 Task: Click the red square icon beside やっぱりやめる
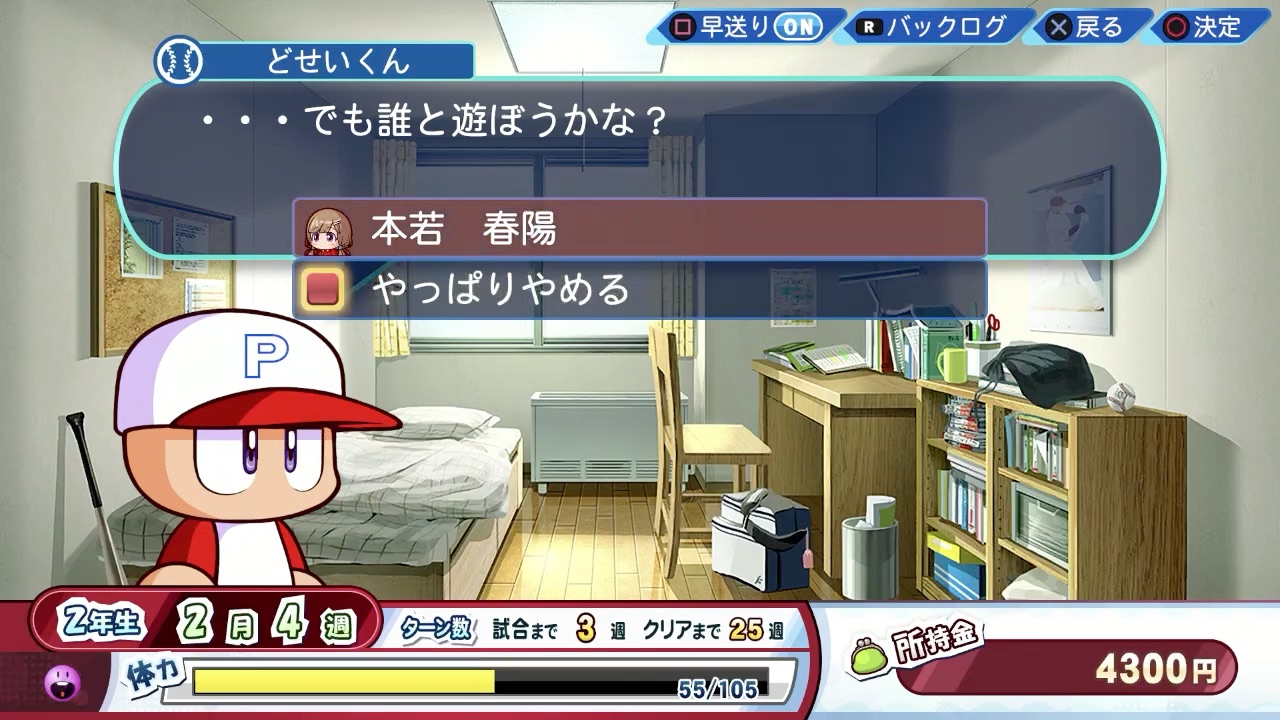[325, 290]
